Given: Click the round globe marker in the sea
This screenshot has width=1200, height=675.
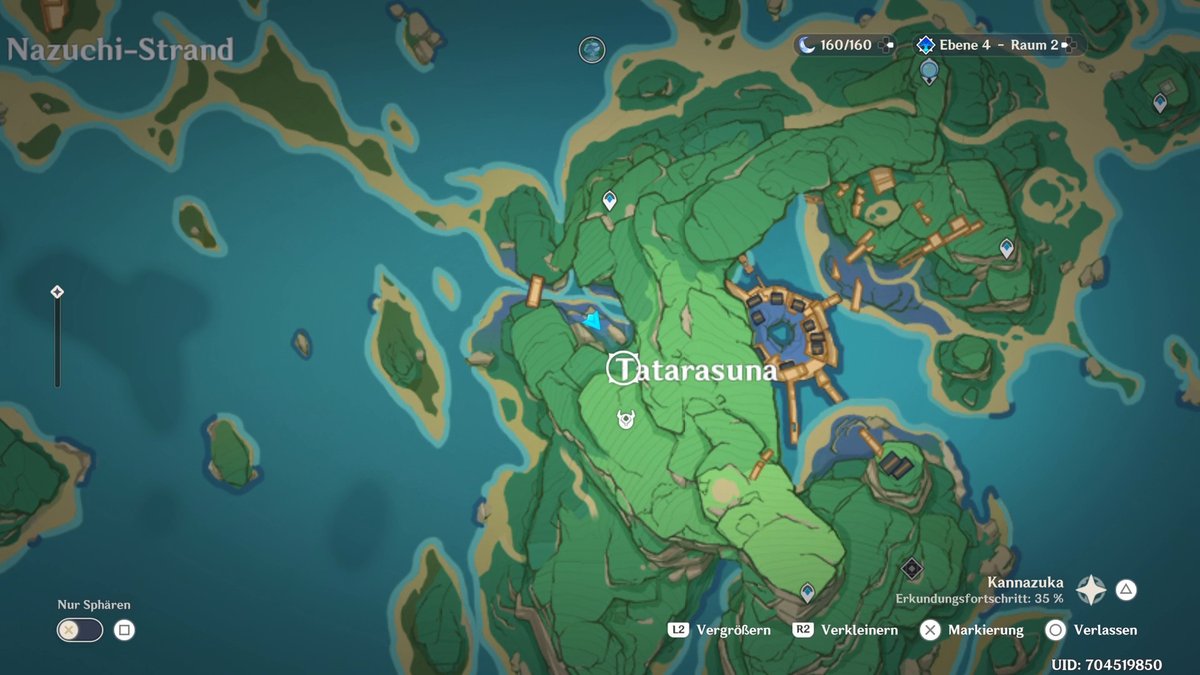Looking at the screenshot, I should click(x=593, y=48).
